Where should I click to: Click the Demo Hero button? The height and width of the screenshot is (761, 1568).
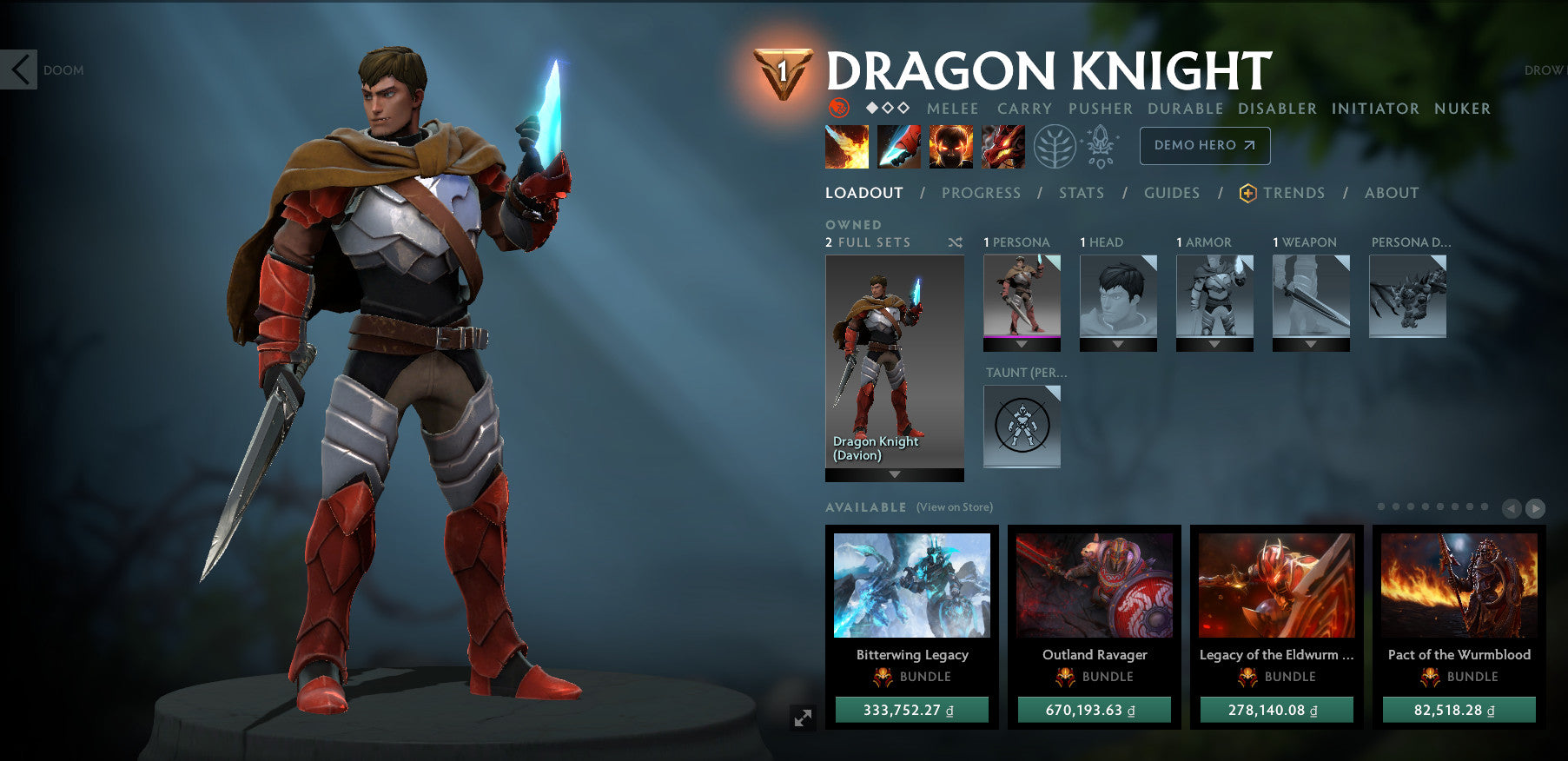coord(1204,146)
